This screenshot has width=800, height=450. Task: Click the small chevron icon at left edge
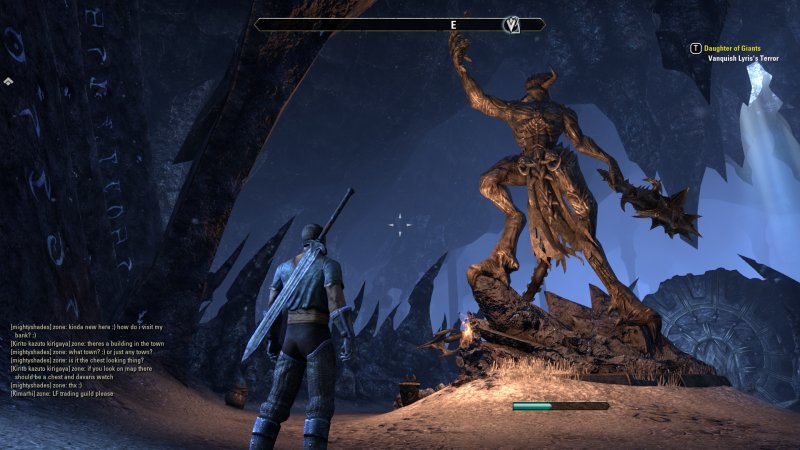pos(8,81)
